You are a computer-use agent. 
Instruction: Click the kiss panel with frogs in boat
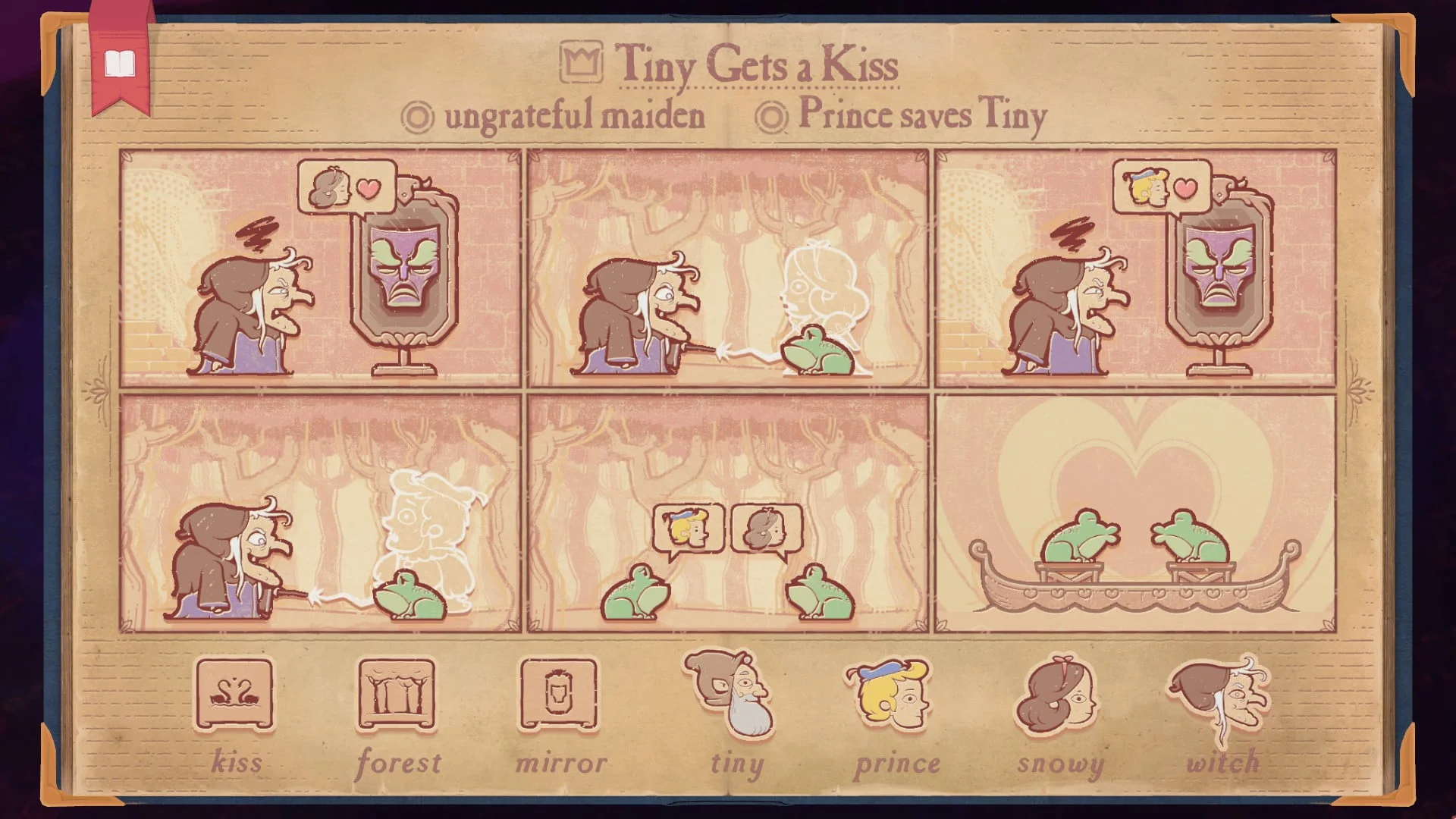(1135, 513)
